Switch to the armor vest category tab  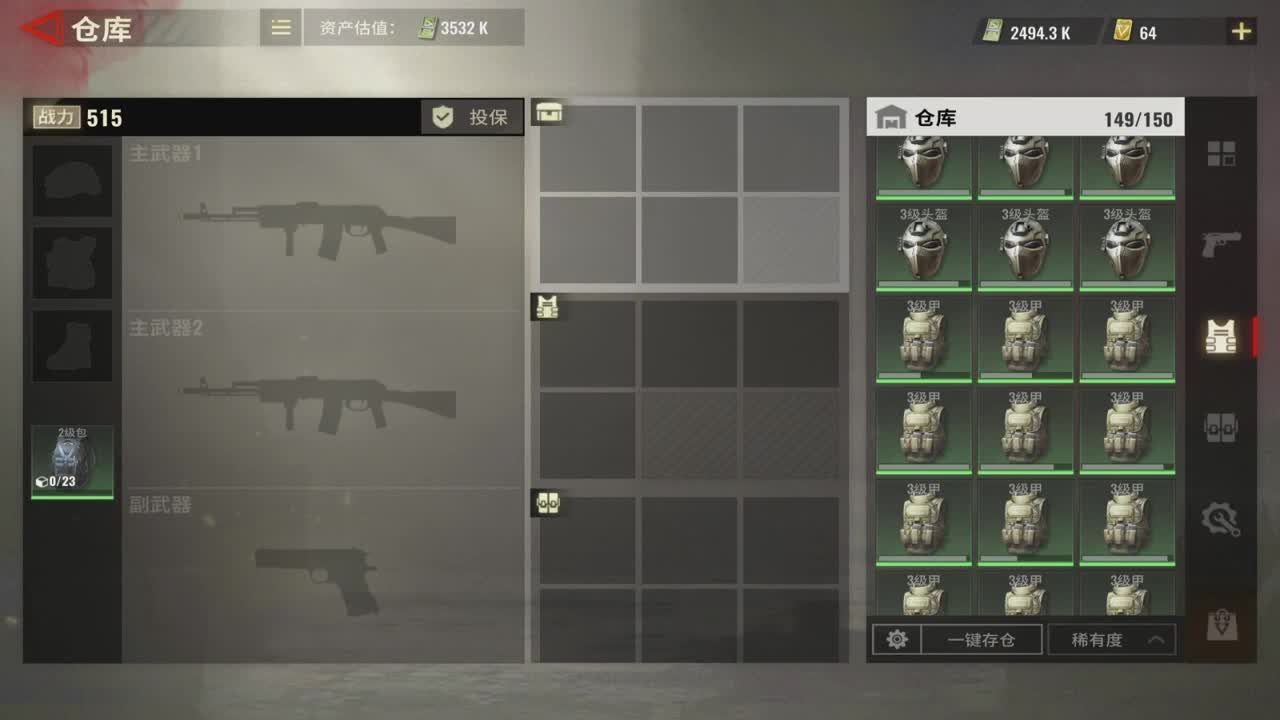(x=1221, y=338)
